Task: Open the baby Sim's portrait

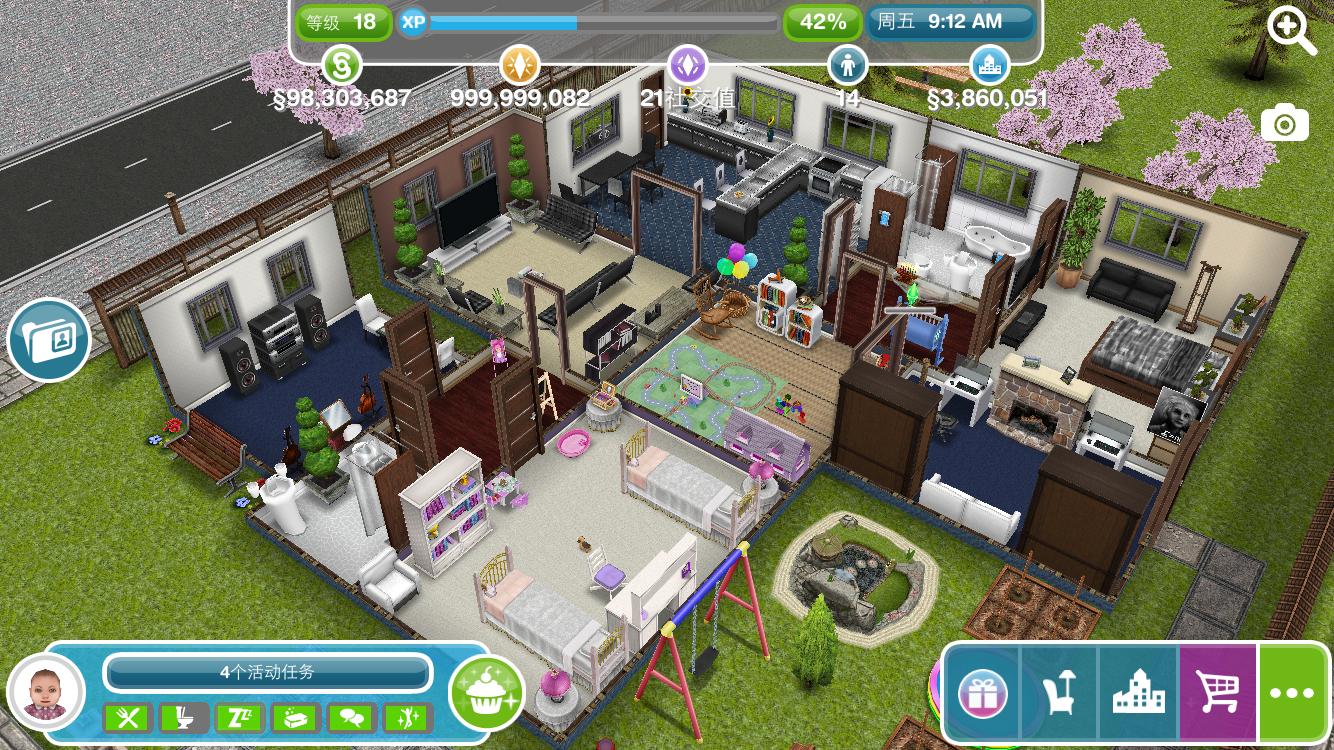Action: pos(45,693)
